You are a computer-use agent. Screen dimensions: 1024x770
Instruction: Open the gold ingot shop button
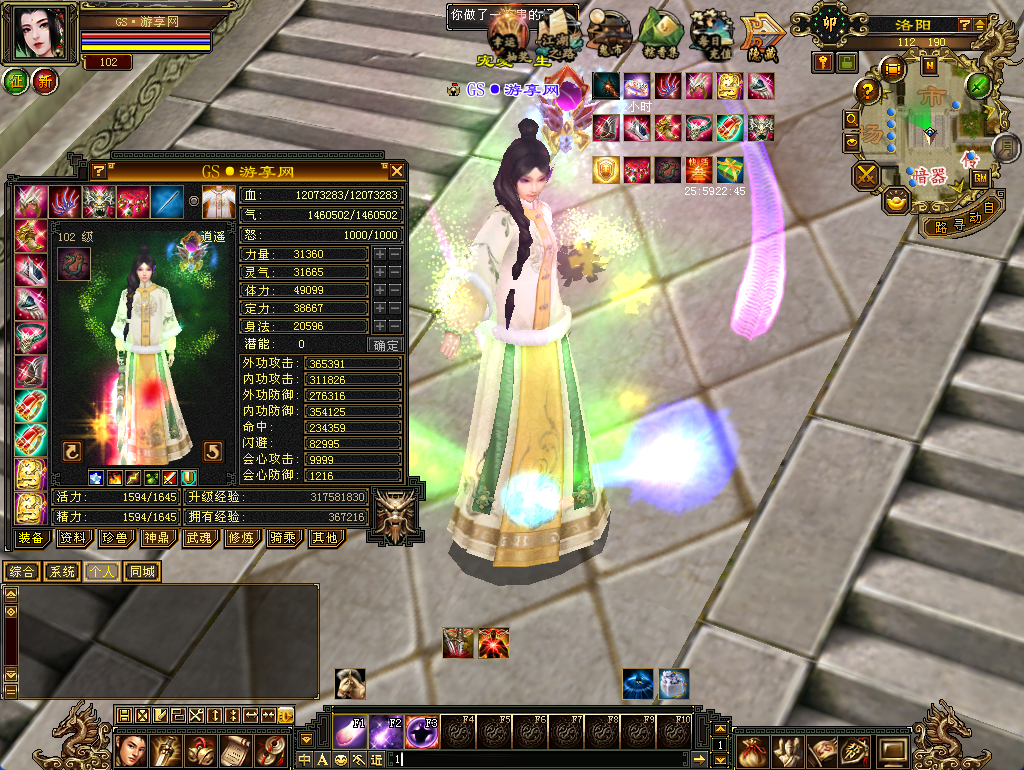(x=896, y=200)
